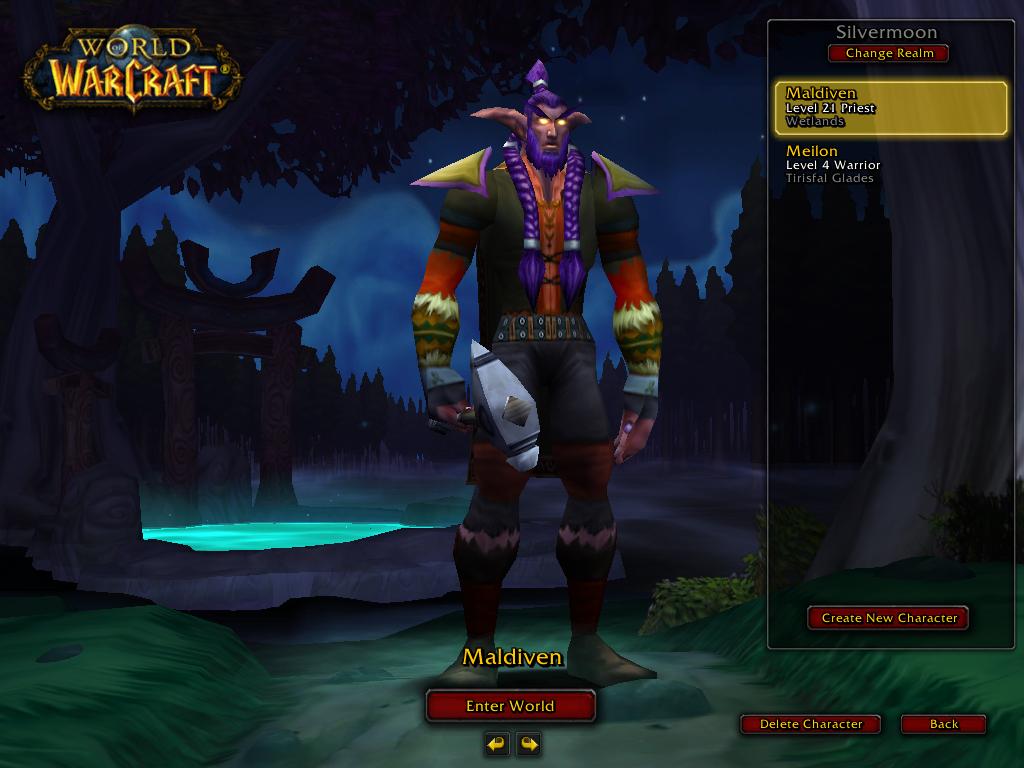
Task: Go Back from character selection
Action: [943, 724]
